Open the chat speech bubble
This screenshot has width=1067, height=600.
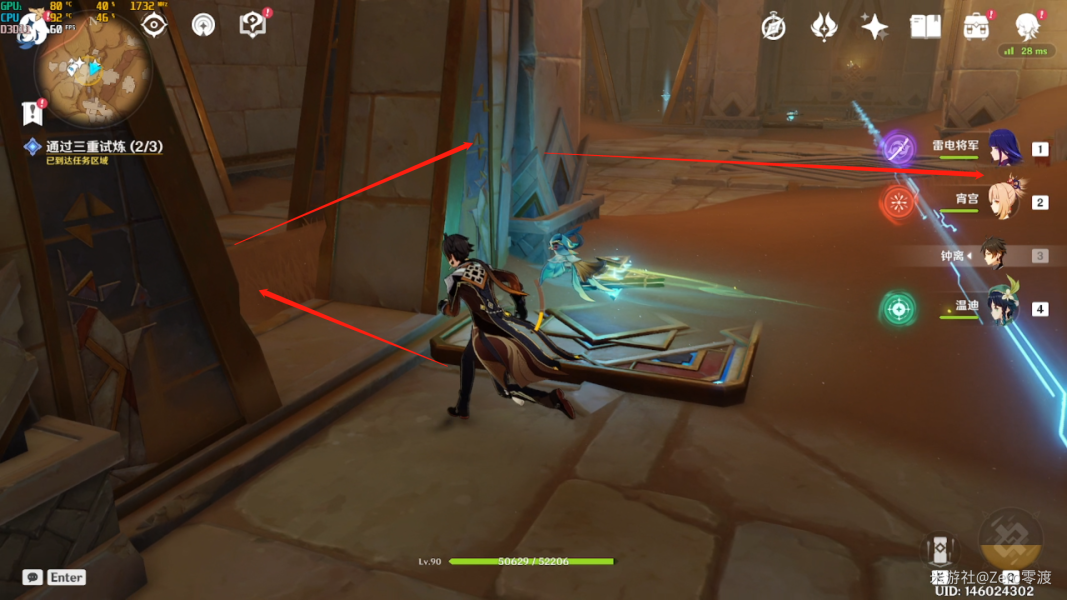point(32,577)
